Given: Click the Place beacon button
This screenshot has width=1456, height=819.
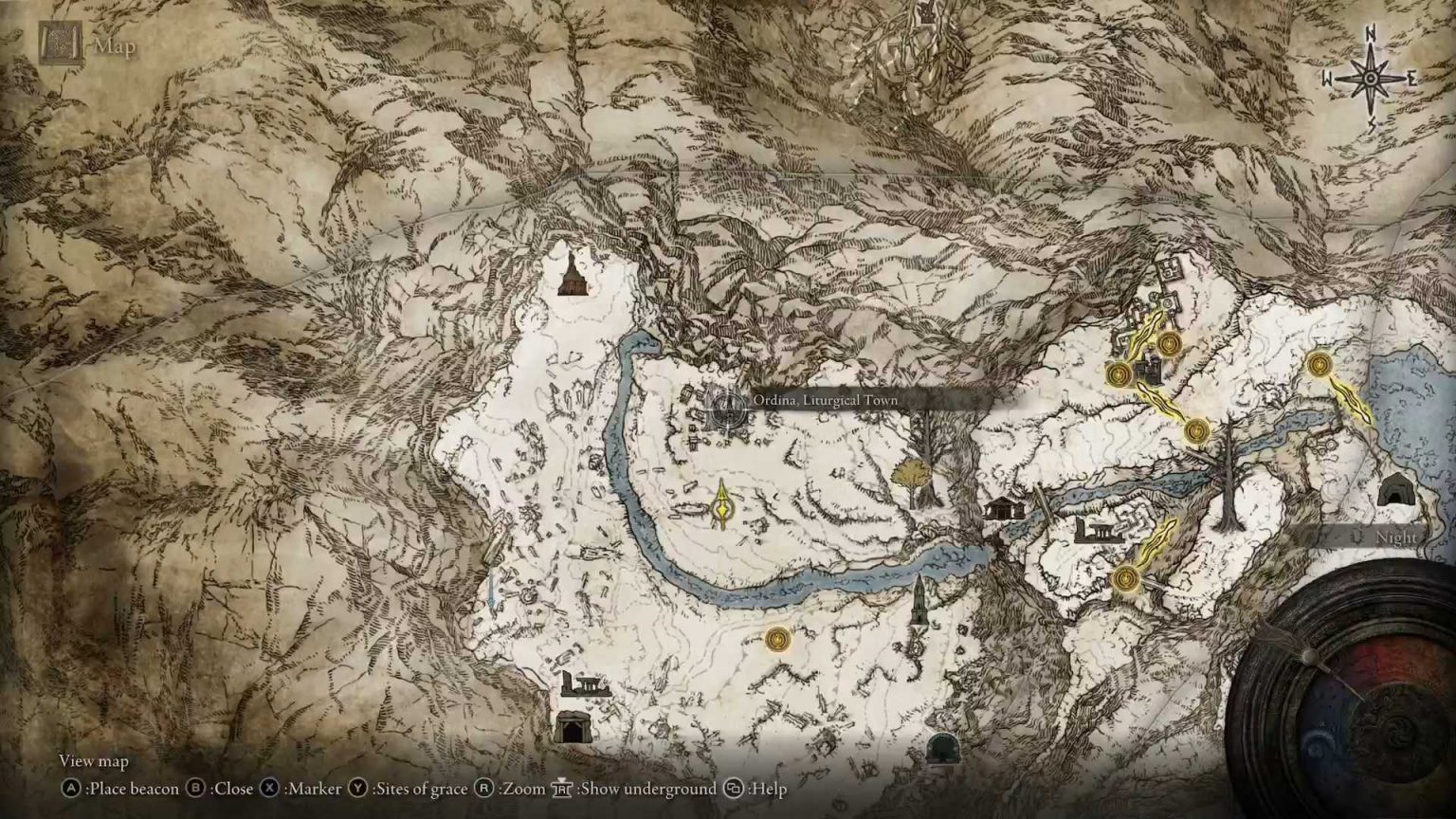Looking at the screenshot, I should click(x=121, y=789).
